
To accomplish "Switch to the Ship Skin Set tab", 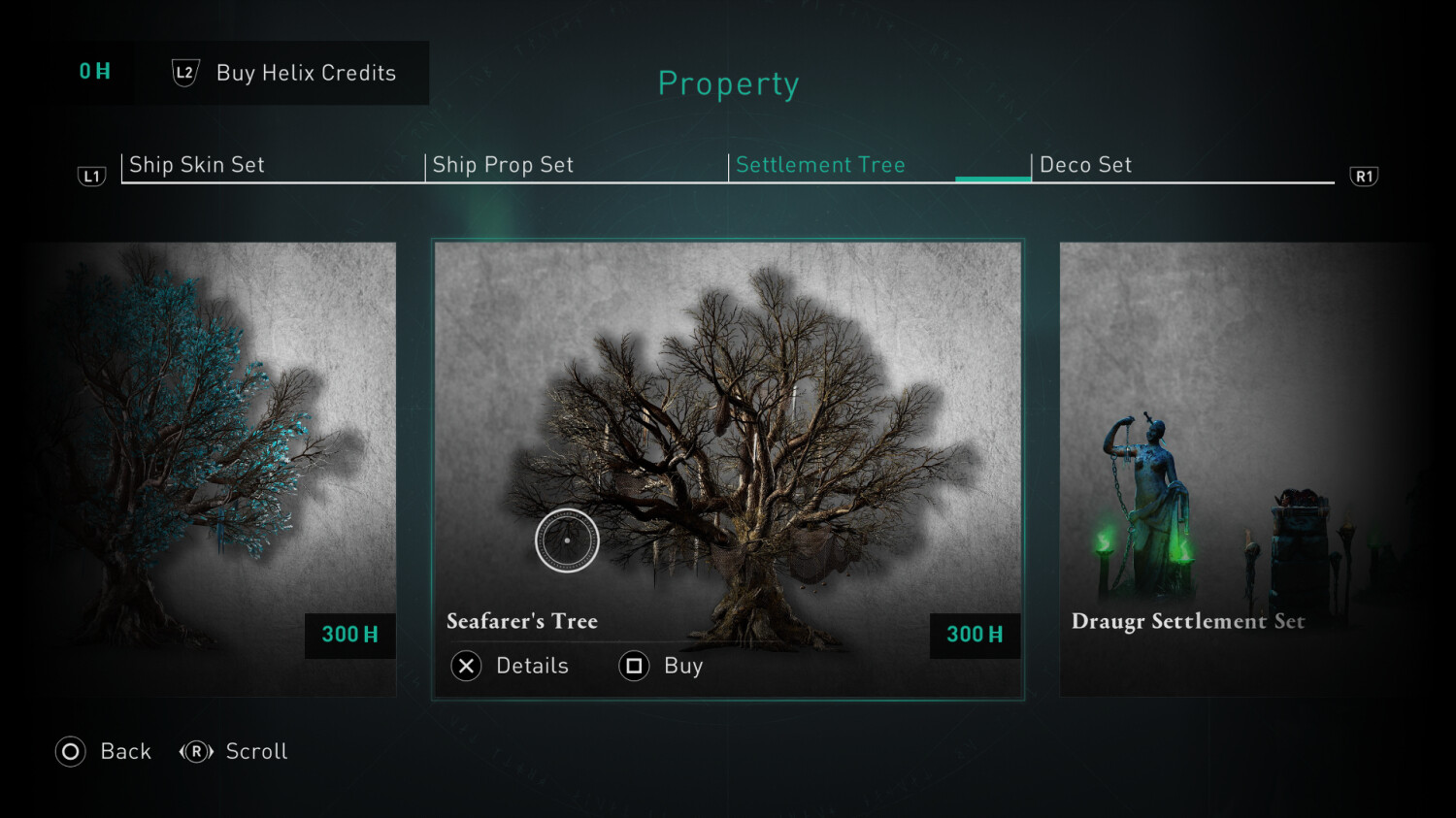I will pos(197,165).
